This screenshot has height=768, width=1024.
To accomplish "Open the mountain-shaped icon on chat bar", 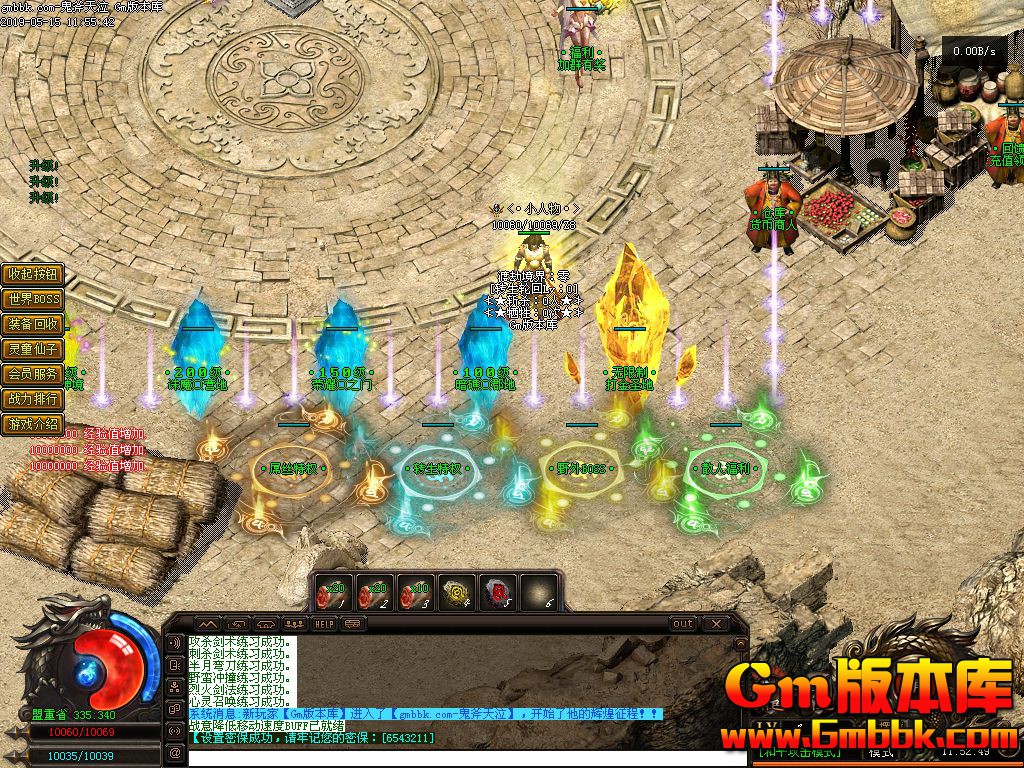I will [205, 623].
